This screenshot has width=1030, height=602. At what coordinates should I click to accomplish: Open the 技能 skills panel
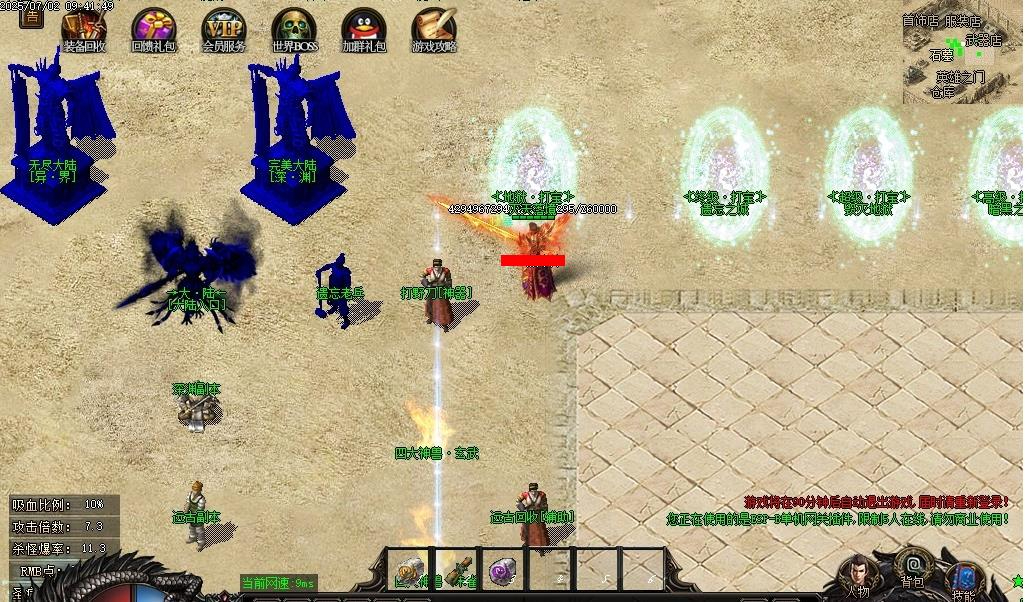click(964, 582)
